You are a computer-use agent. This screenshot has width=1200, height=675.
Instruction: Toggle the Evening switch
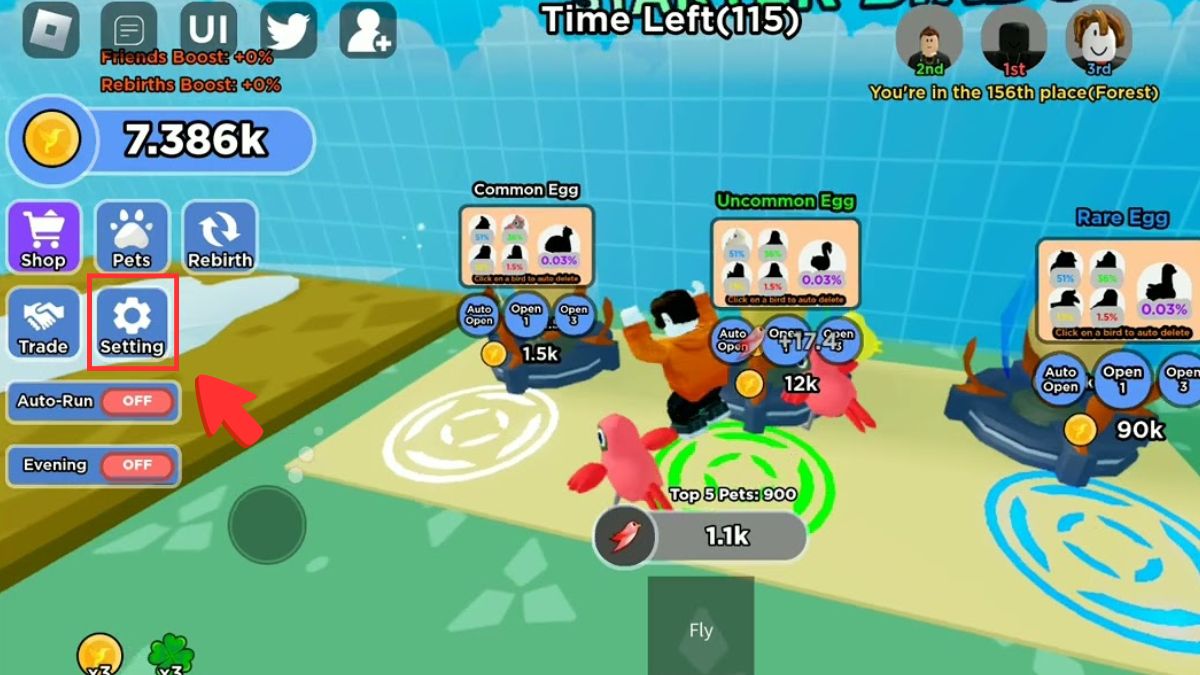[137, 466]
